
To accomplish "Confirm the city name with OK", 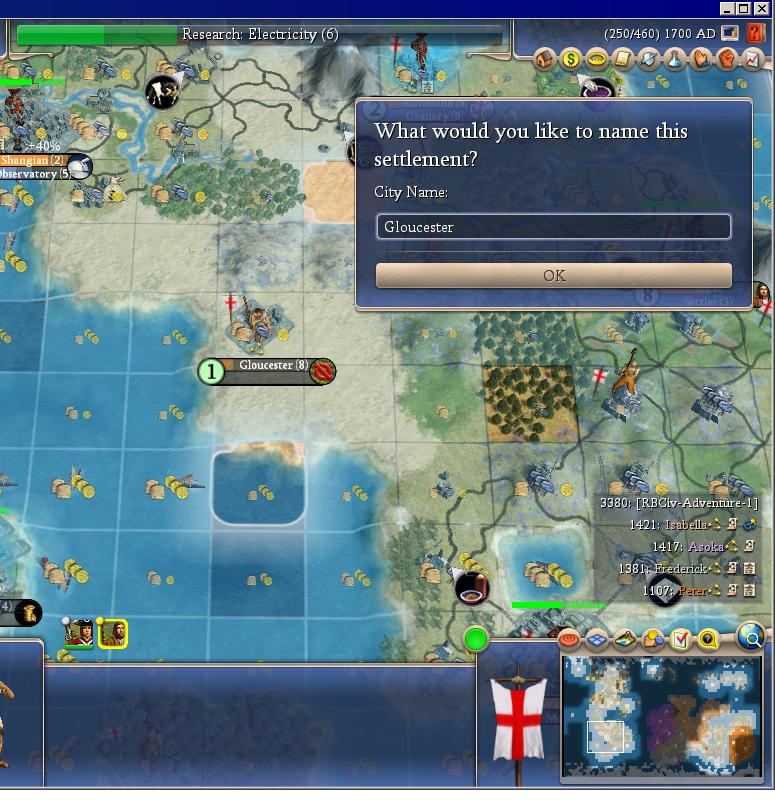I will pos(553,275).
